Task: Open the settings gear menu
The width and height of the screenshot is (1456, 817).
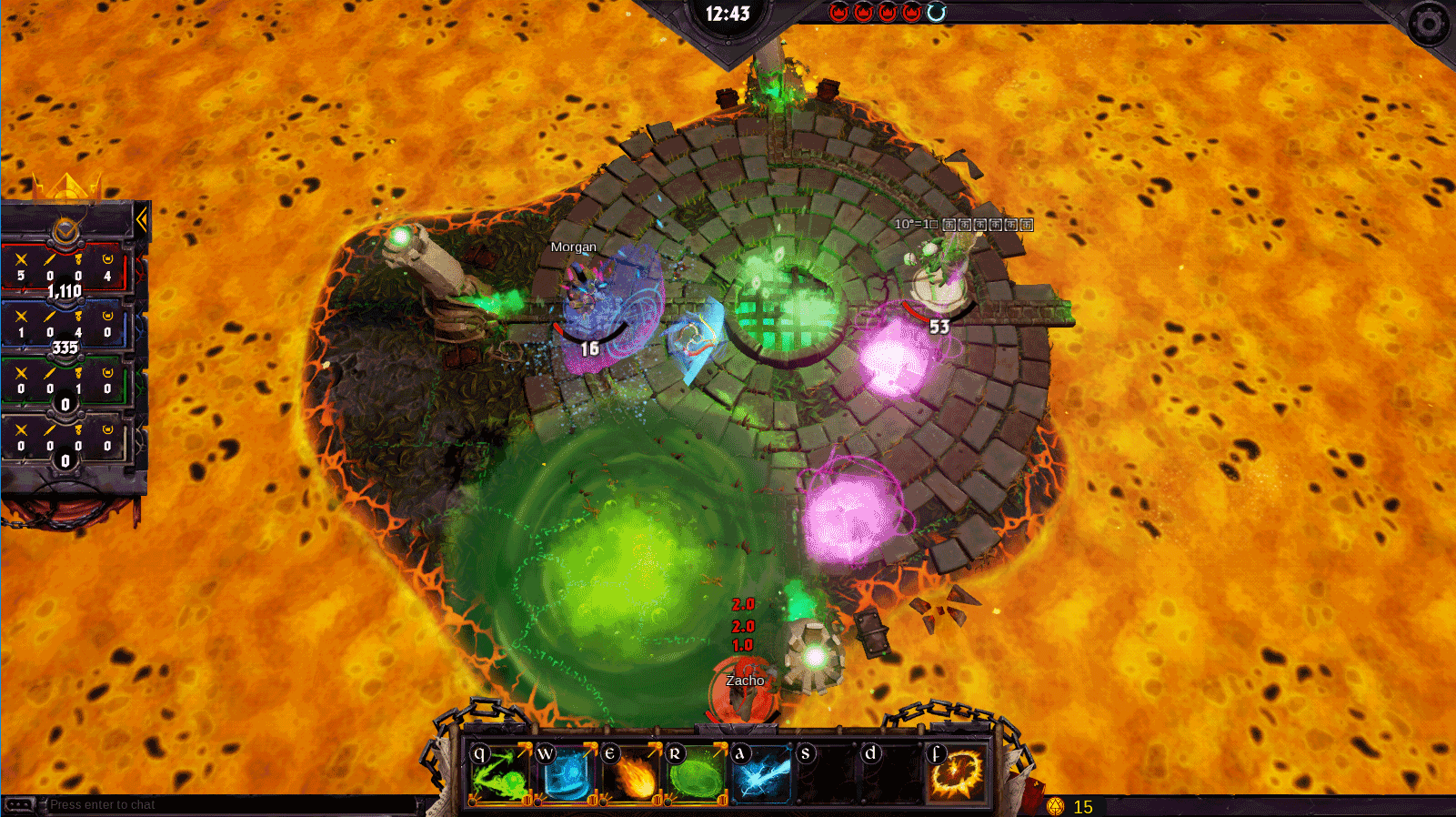Action: point(1428,25)
